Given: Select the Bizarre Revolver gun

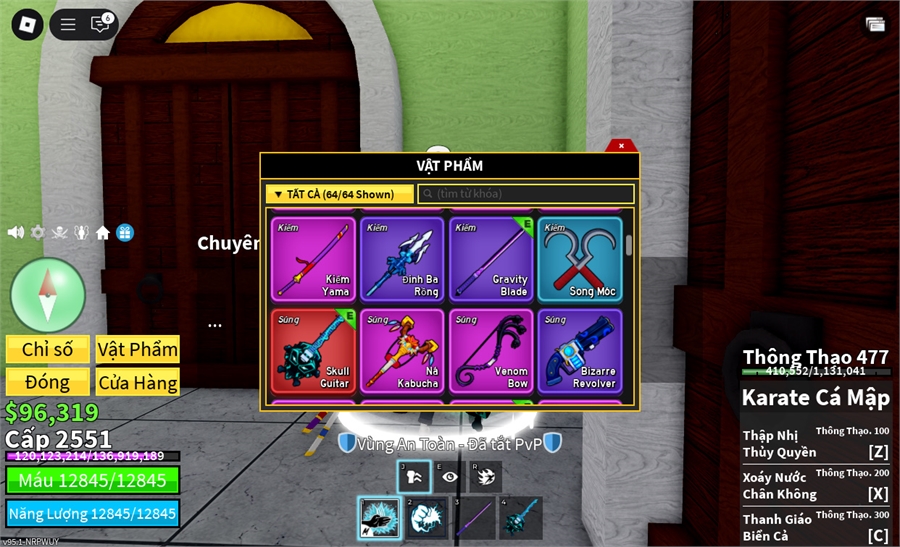Looking at the screenshot, I should tap(580, 350).
